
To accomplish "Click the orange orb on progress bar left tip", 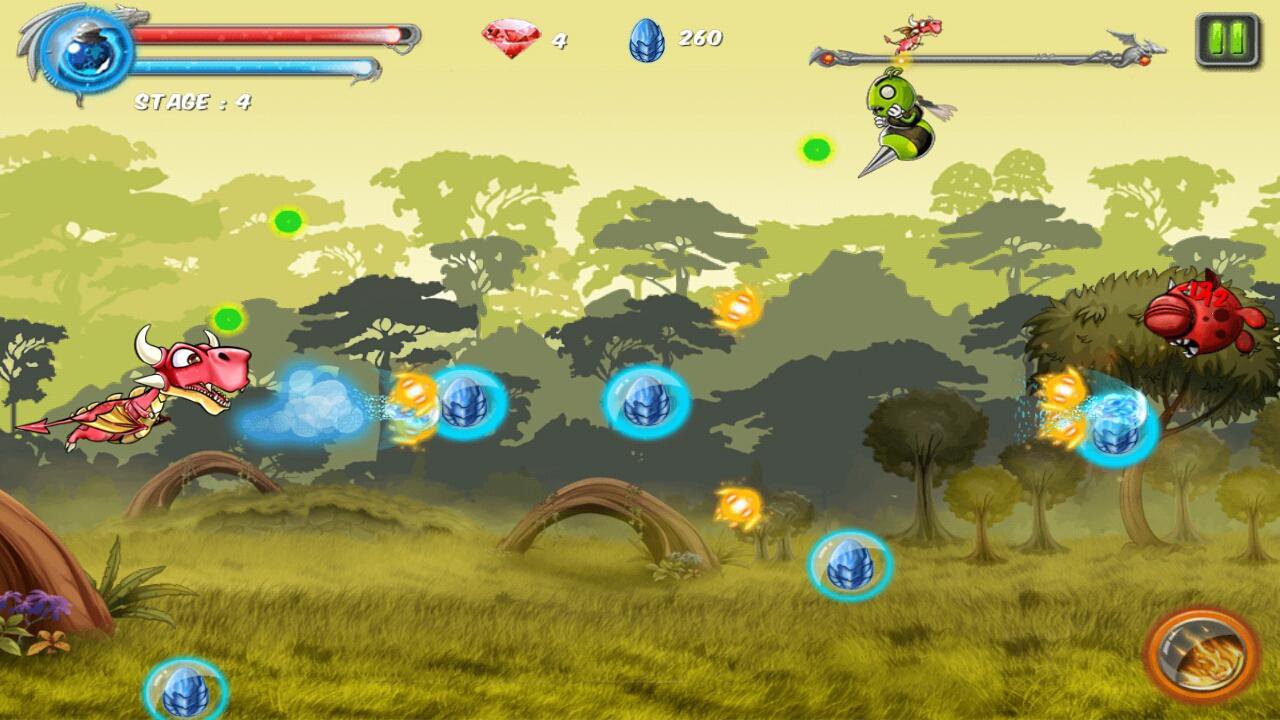I will click(x=827, y=56).
